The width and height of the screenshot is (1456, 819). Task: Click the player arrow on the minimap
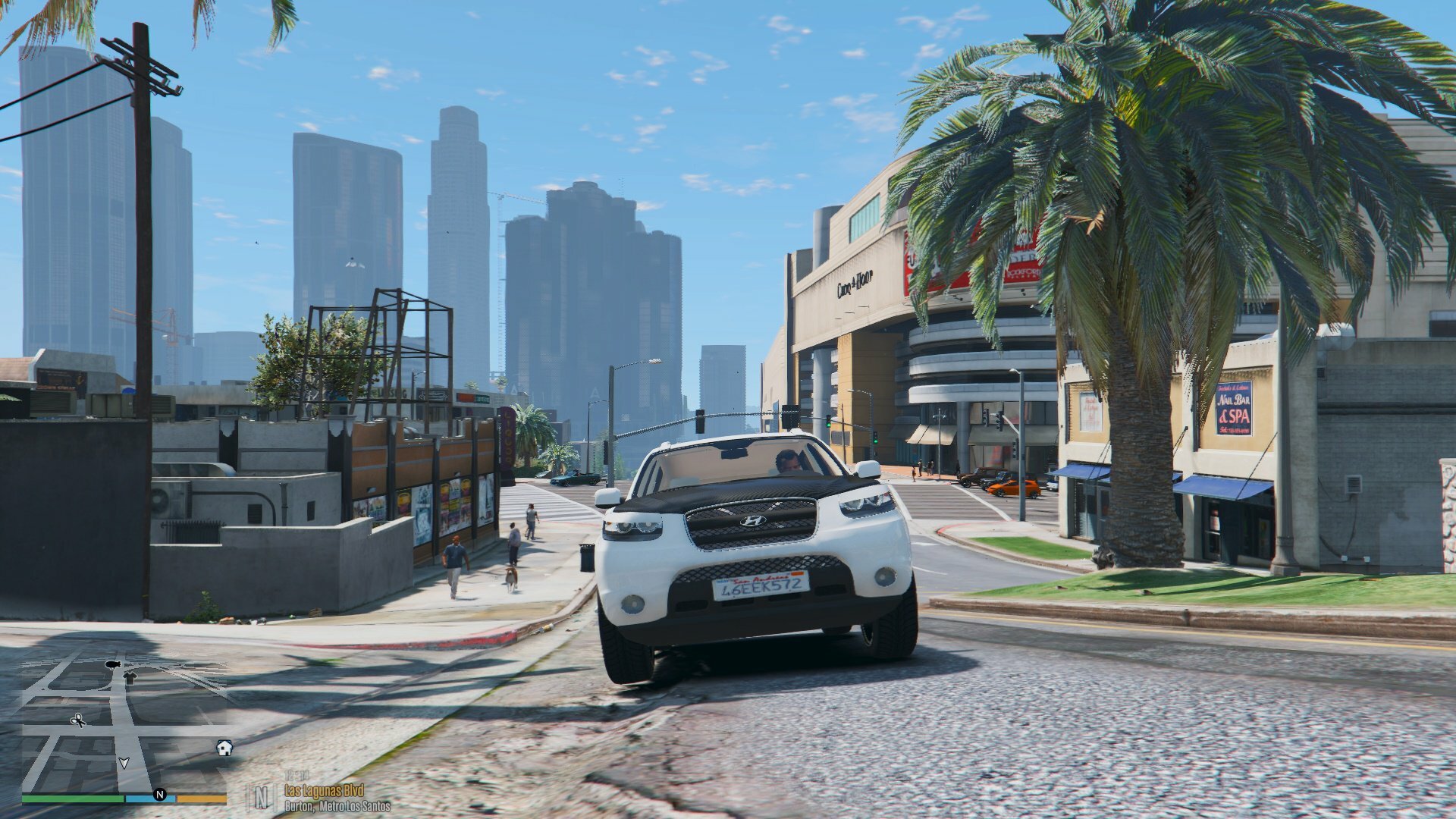[x=124, y=762]
